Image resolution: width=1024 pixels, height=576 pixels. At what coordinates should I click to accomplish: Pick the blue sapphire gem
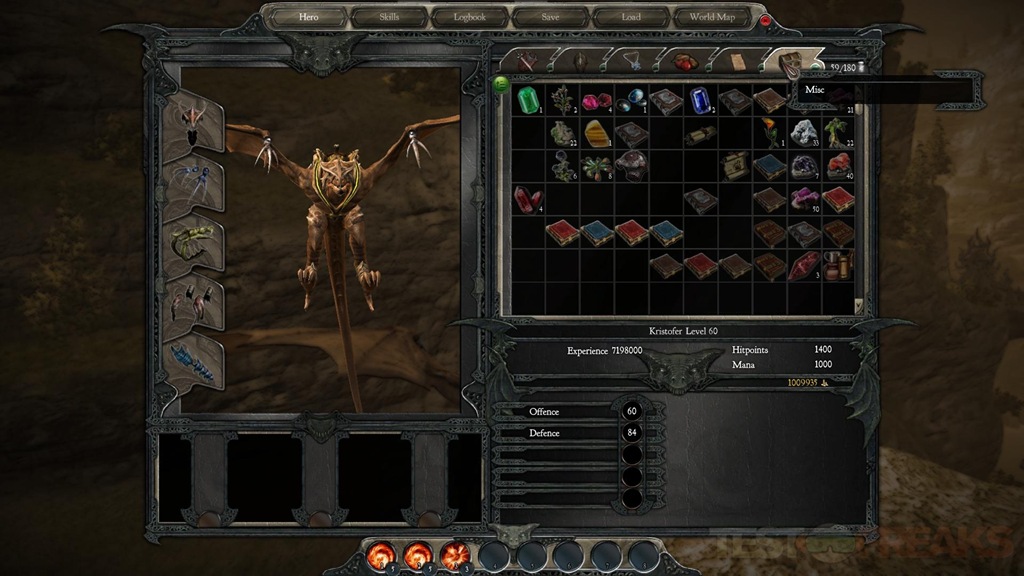point(699,100)
